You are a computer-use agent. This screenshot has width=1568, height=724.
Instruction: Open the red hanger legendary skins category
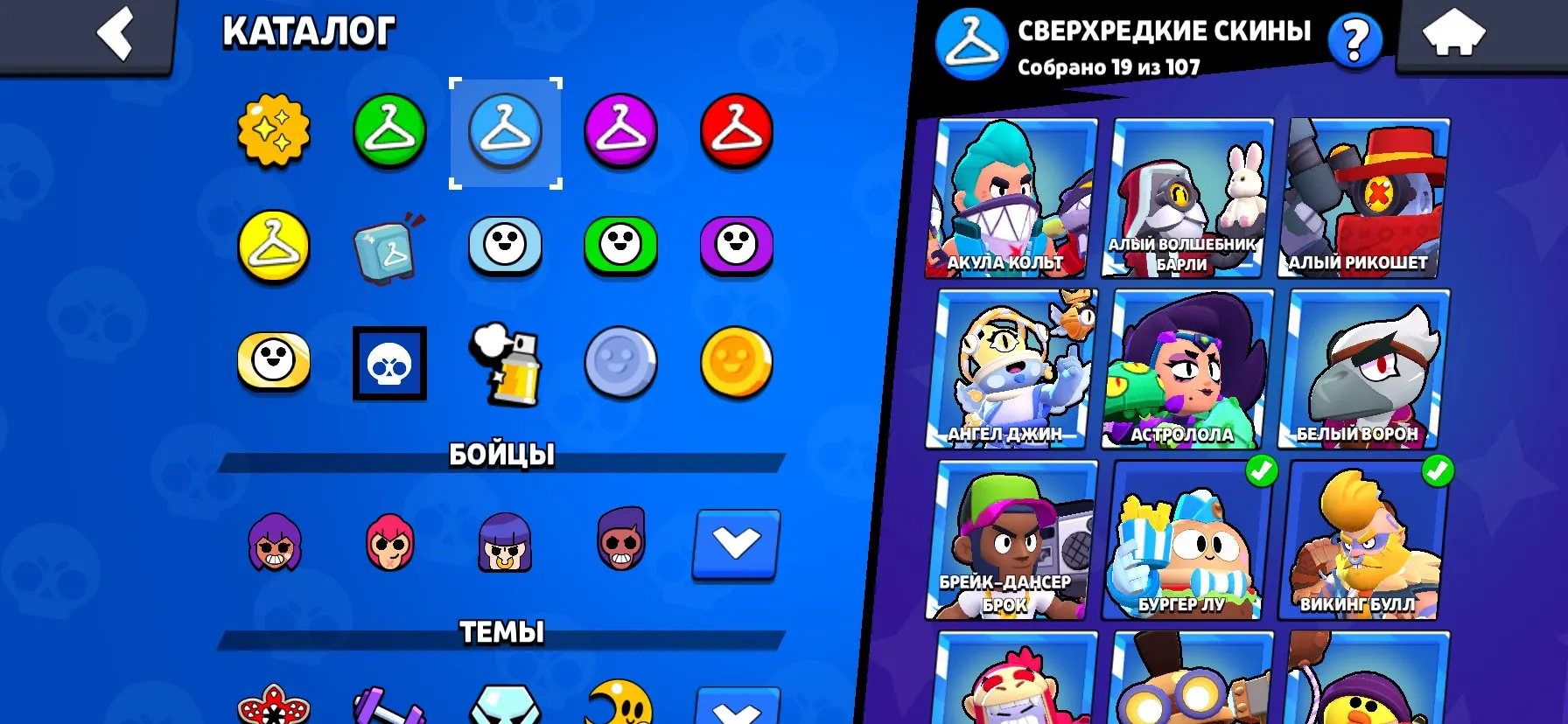tap(738, 131)
